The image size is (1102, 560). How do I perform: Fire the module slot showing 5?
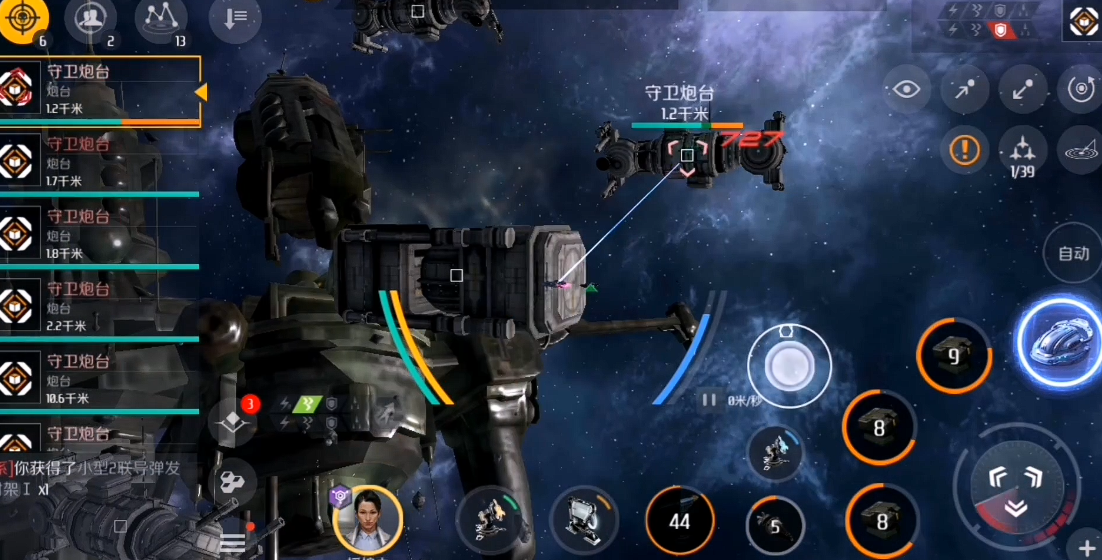pos(774,525)
